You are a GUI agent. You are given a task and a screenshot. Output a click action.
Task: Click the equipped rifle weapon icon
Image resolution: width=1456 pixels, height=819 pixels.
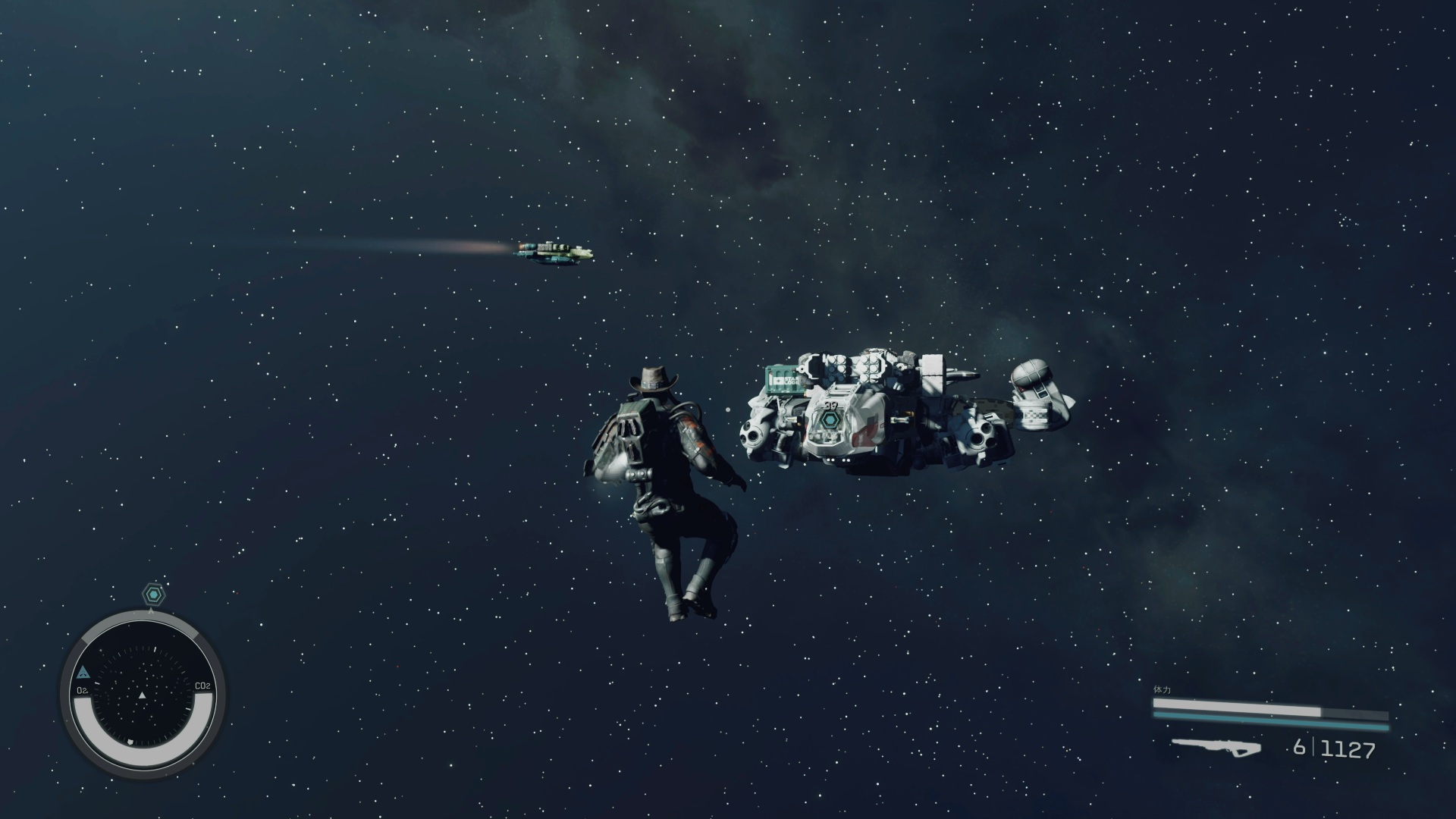1216,748
